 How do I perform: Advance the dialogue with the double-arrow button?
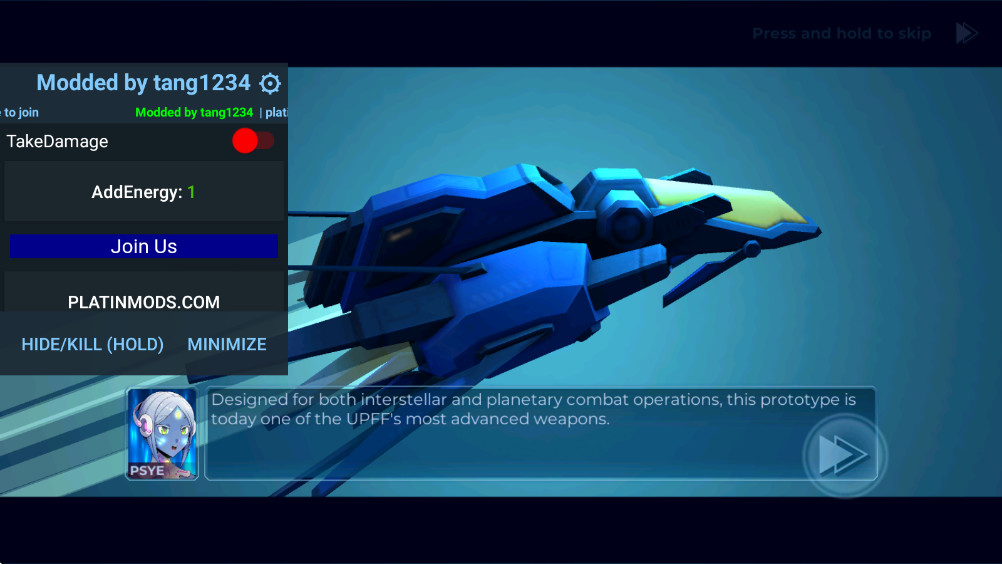point(843,455)
